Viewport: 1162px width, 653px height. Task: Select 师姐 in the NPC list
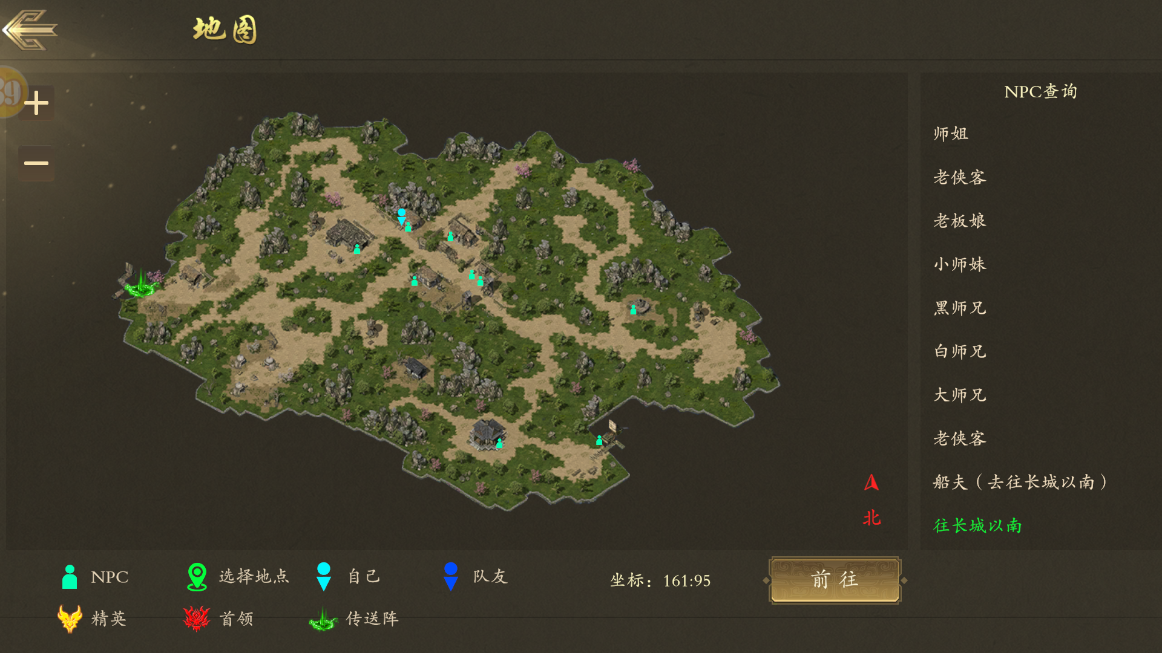(x=951, y=134)
